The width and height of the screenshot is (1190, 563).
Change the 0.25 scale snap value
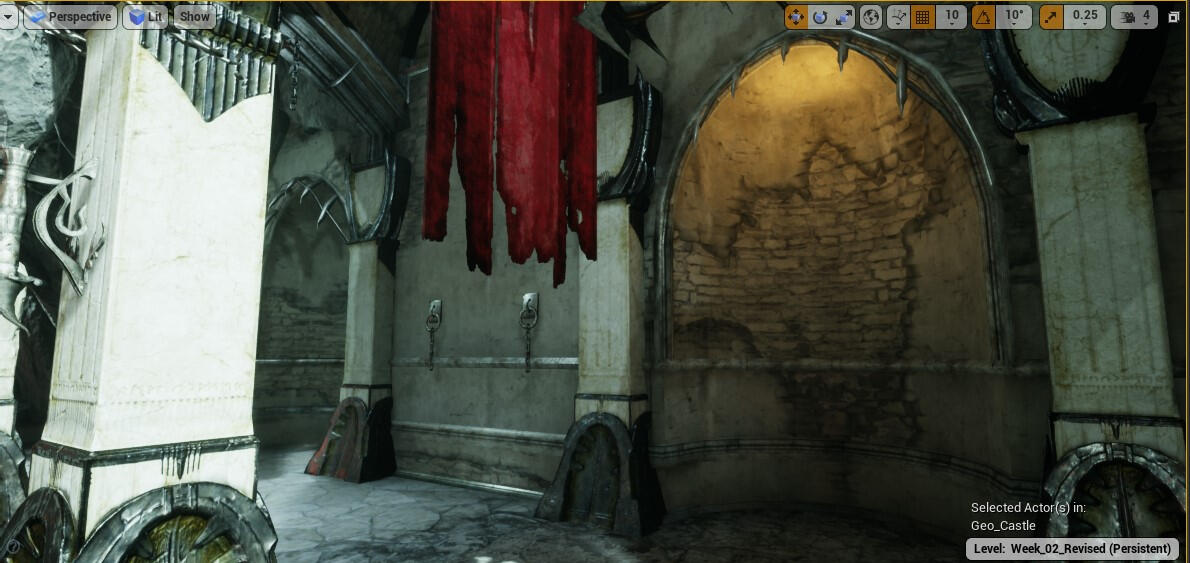[x=1085, y=17]
